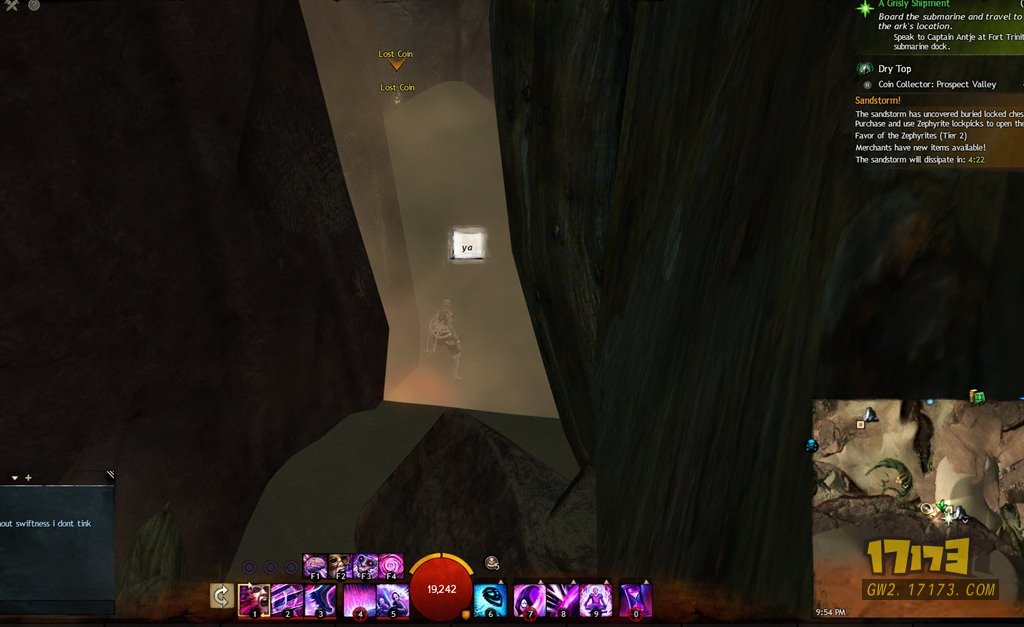The width and height of the screenshot is (1024, 627).
Task: Activate weapon skill 1 with the screaming face
Action: [254, 600]
